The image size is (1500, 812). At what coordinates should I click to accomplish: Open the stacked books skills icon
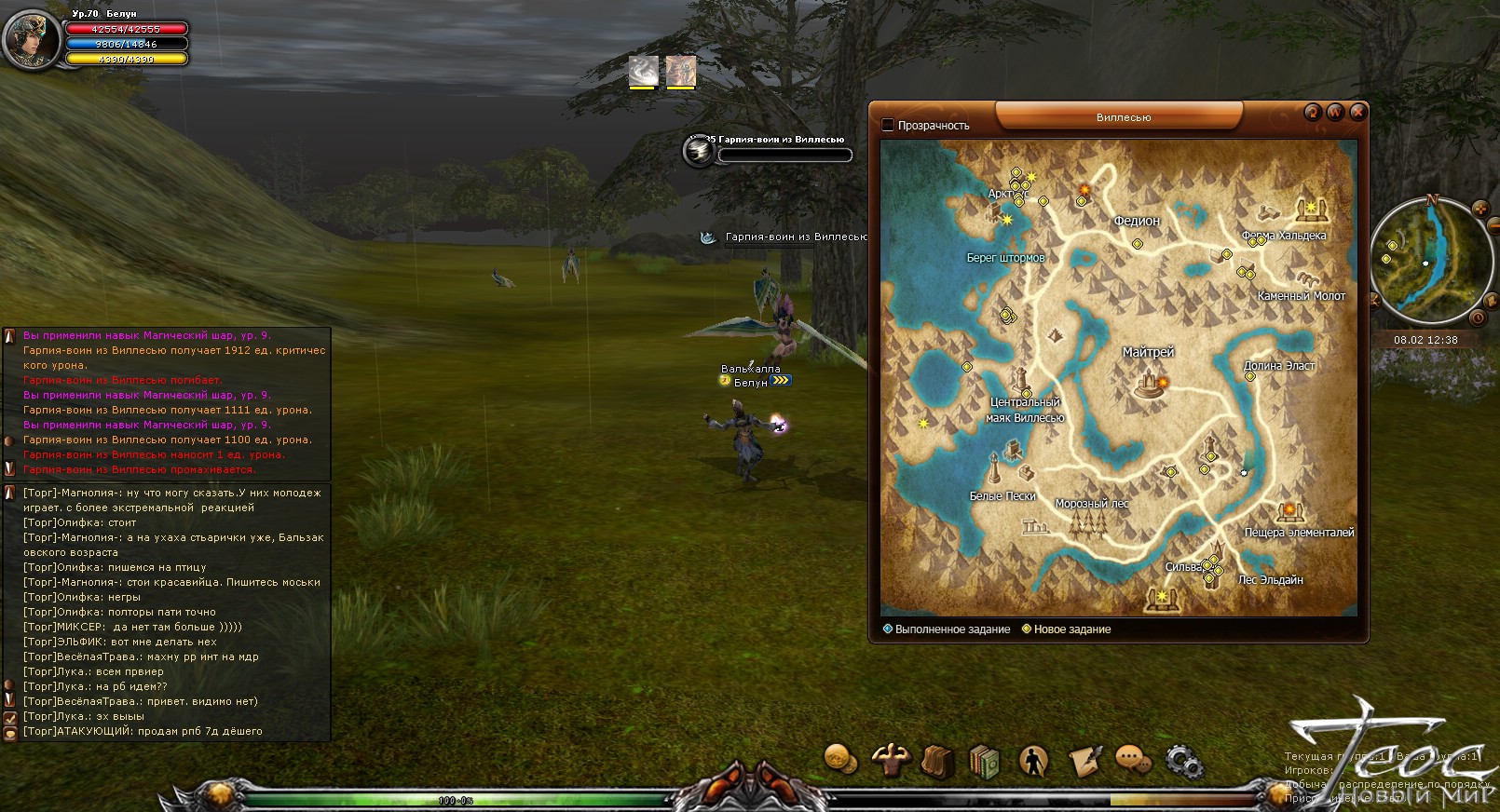click(985, 761)
